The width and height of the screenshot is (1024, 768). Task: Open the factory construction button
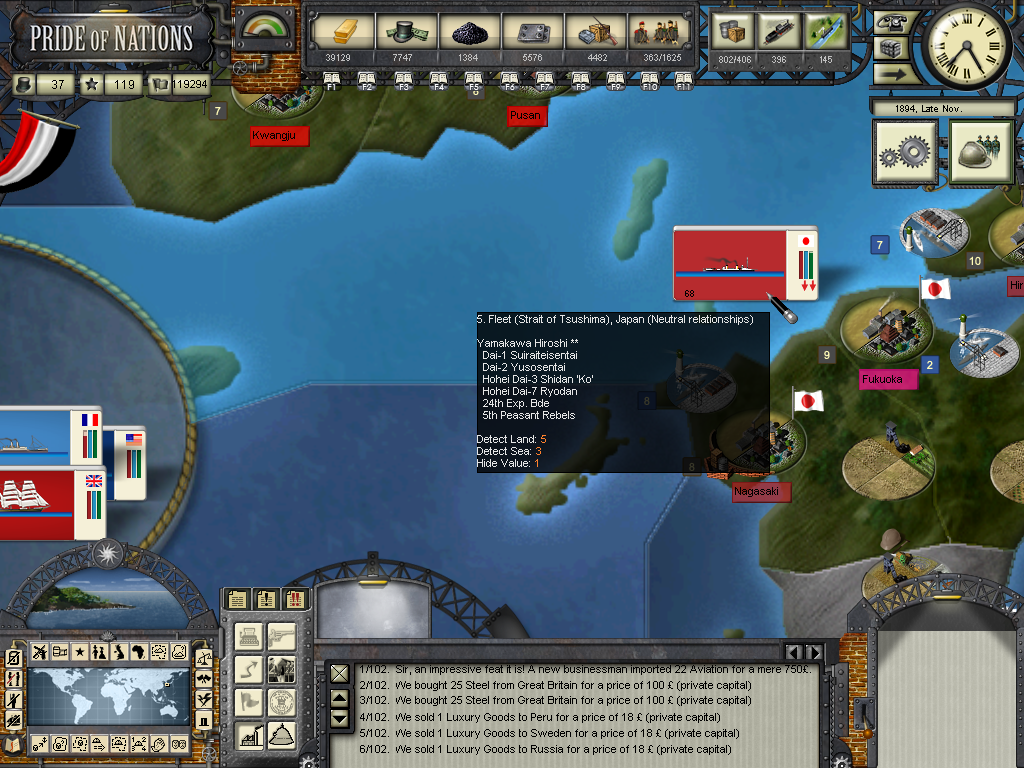tap(250, 736)
